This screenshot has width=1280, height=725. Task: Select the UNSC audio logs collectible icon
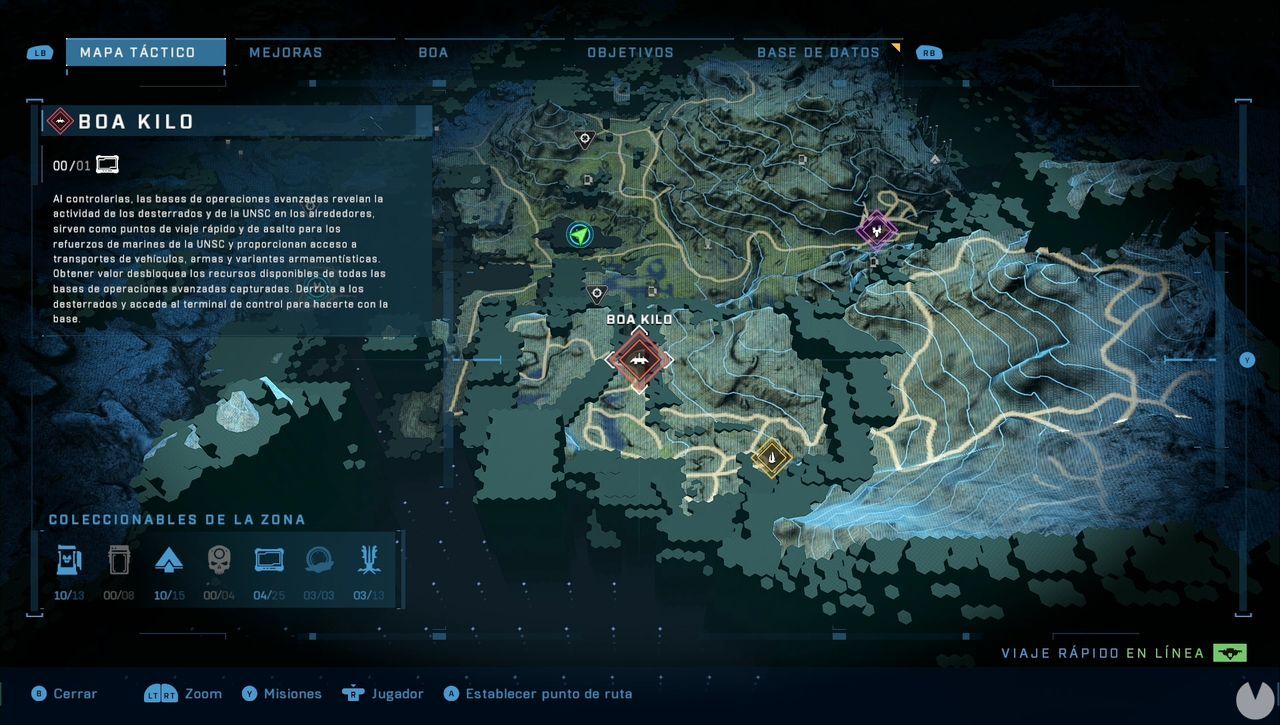68,560
